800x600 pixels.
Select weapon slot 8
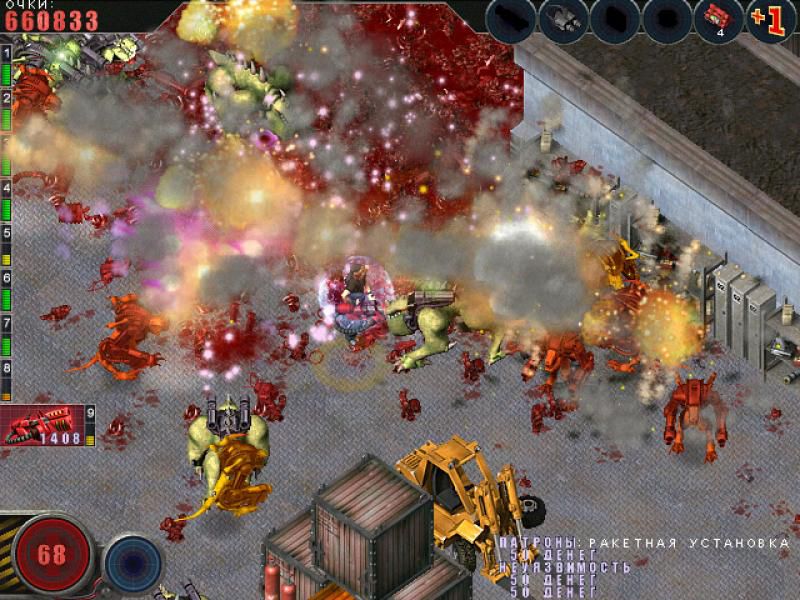[6, 367]
